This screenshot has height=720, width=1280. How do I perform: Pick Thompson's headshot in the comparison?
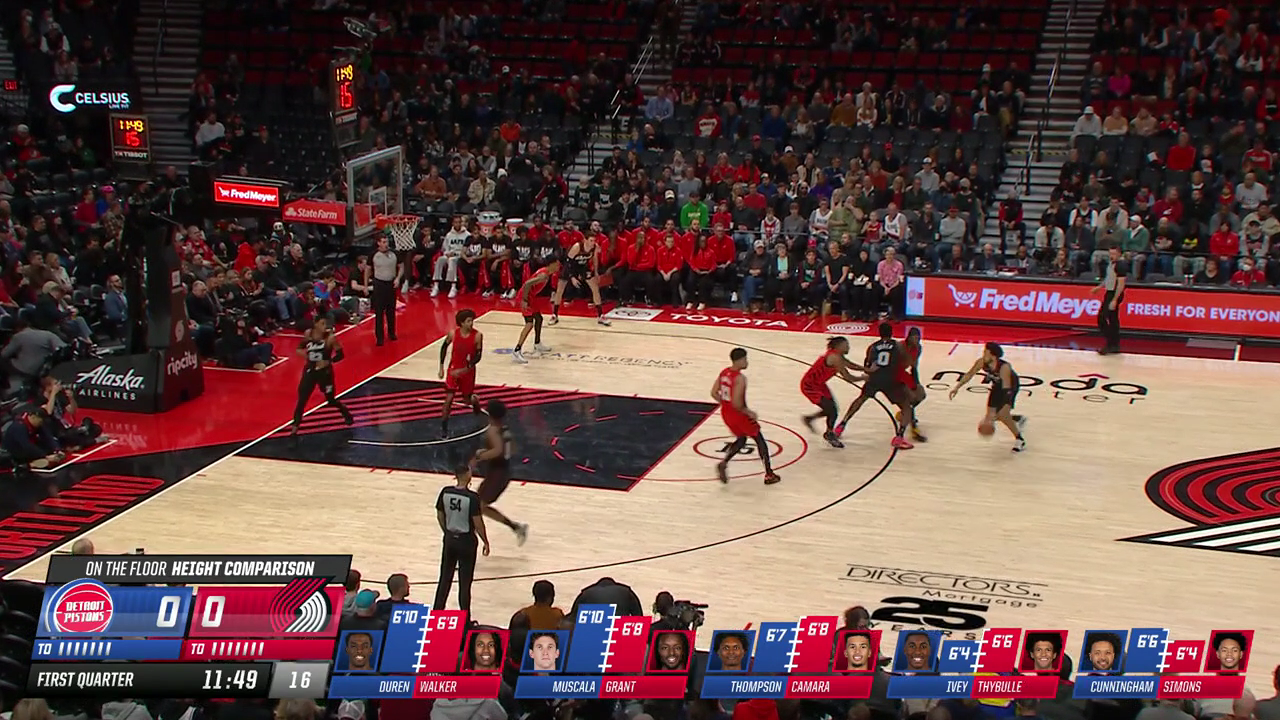click(x=731, y=651)
